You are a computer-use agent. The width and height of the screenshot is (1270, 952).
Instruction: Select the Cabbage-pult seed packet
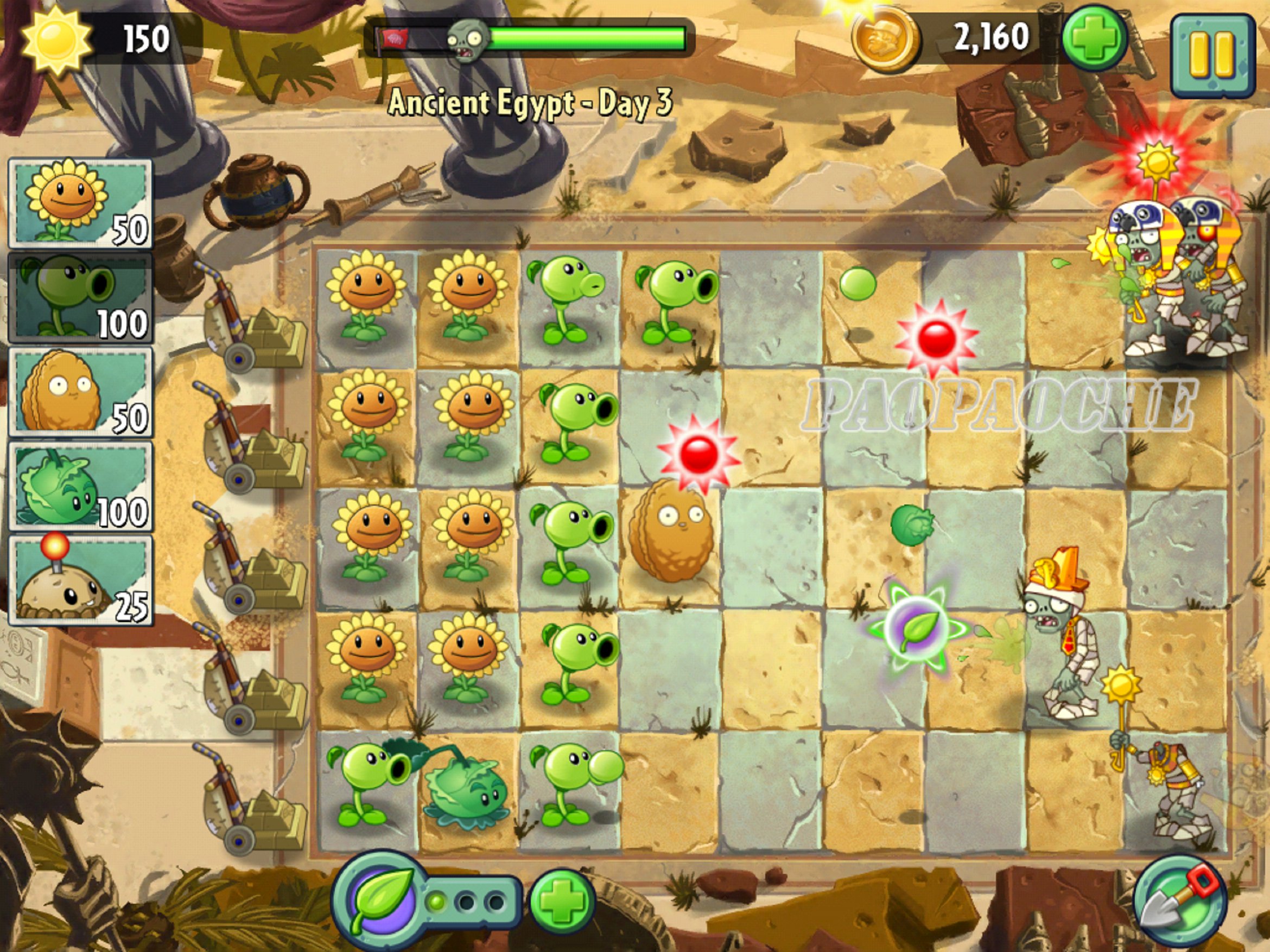[80, 485]
